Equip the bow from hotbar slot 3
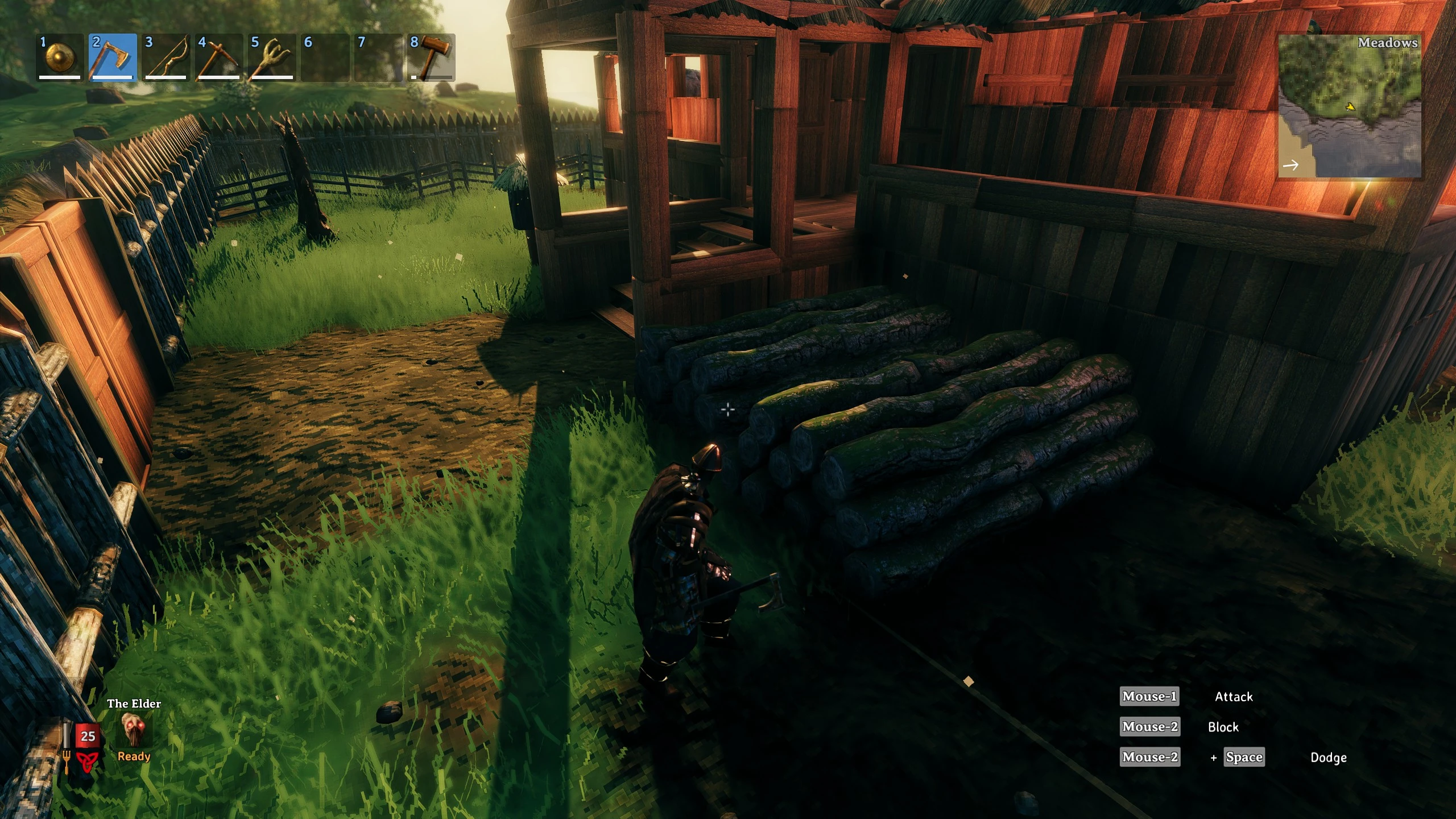The width and height of the screenshot is (1456, 819). pos(165,57)
